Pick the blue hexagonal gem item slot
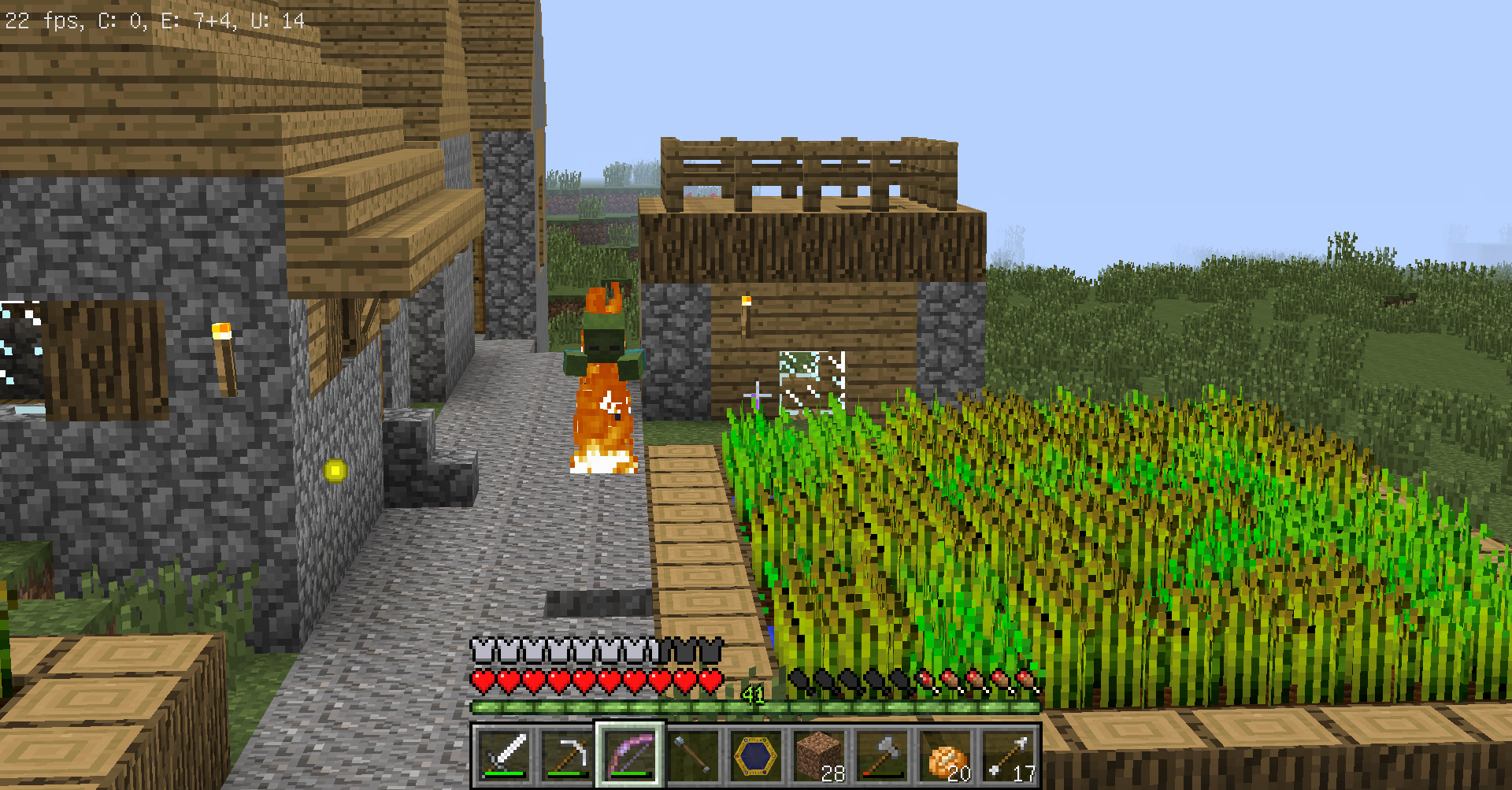This screenshot has width=1512, height=790. (756, 755)
